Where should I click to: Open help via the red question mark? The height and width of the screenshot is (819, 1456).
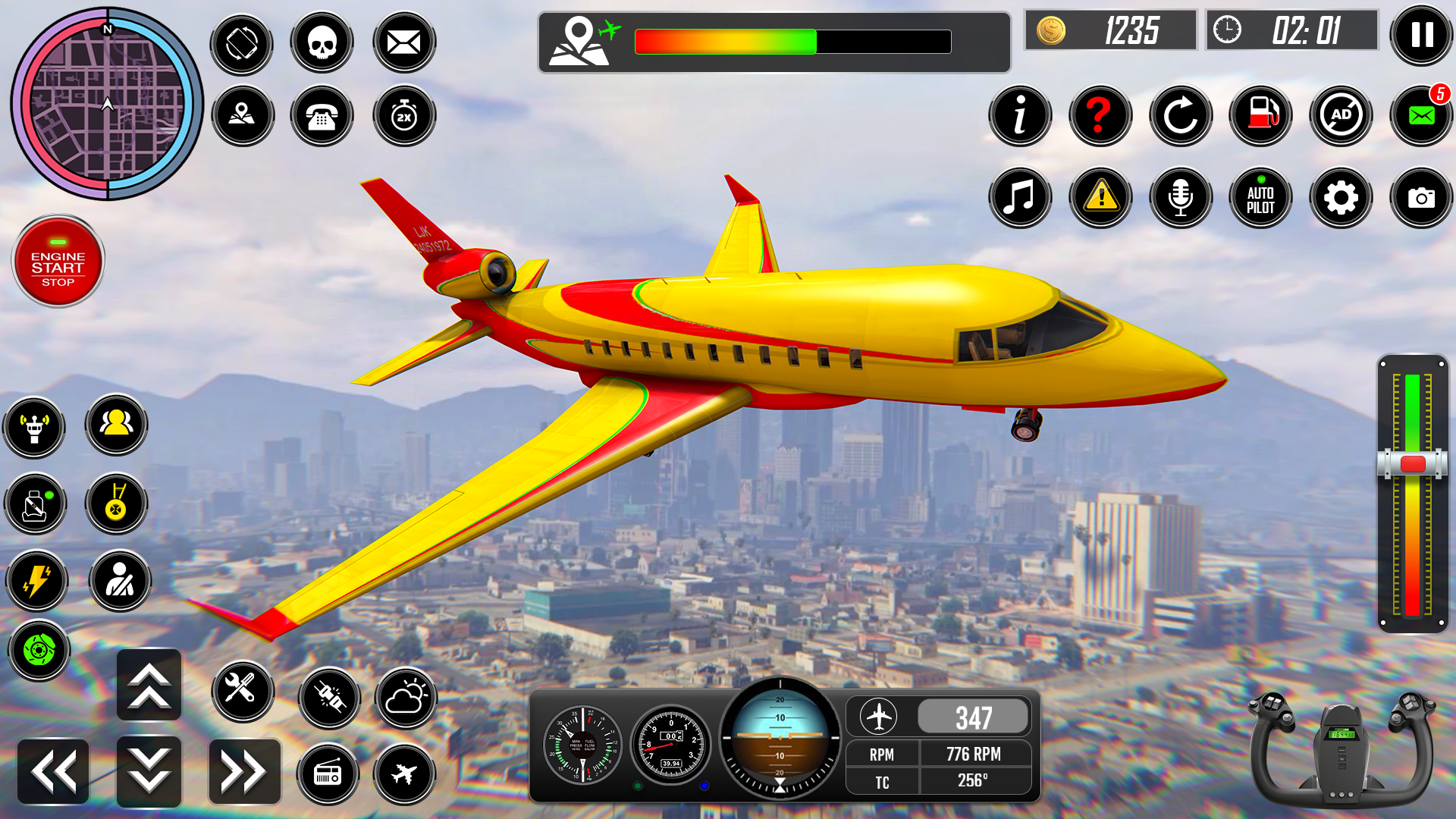(1101, 115)
